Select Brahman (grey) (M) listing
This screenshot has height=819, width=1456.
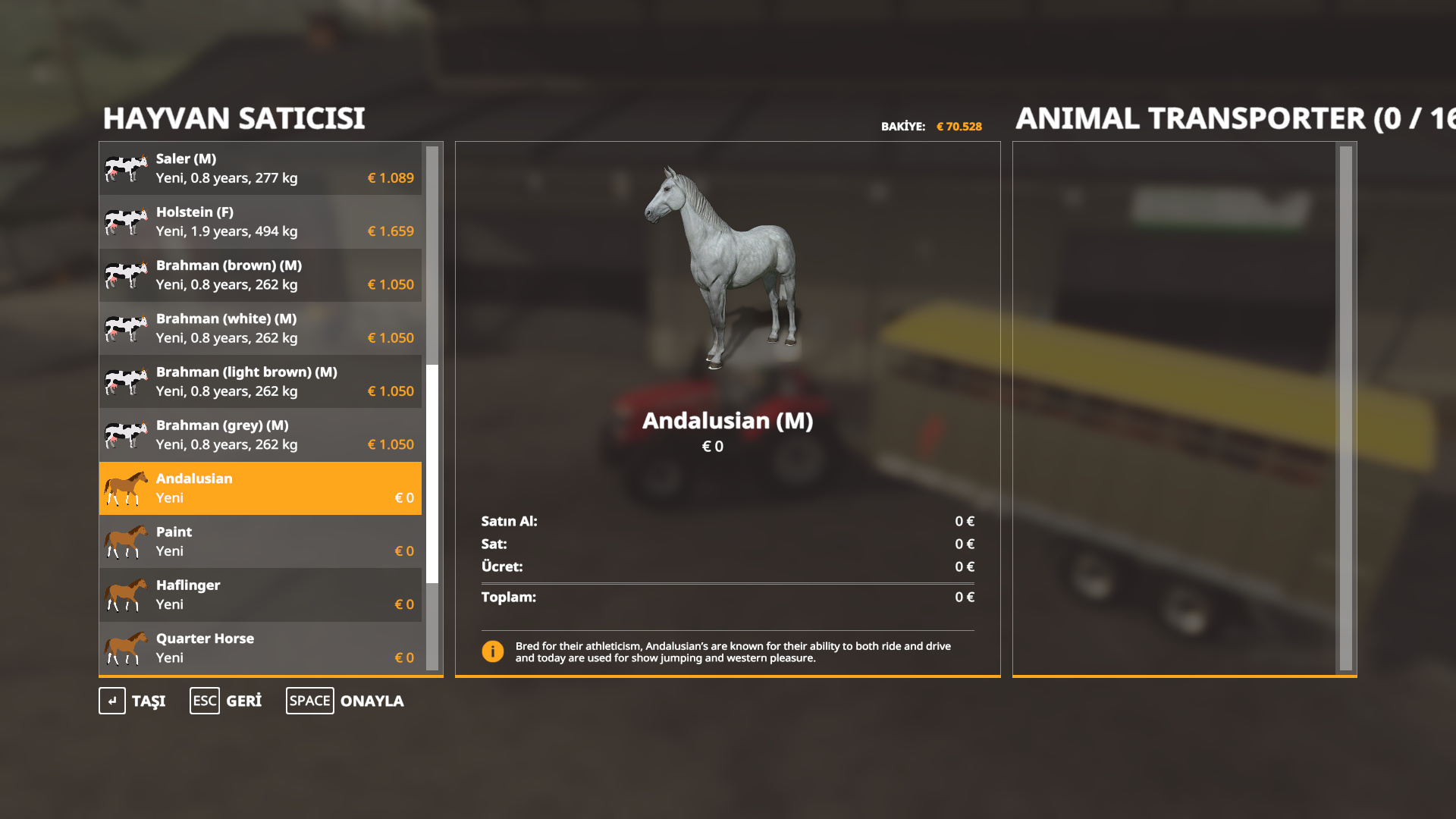click(260, 435)
